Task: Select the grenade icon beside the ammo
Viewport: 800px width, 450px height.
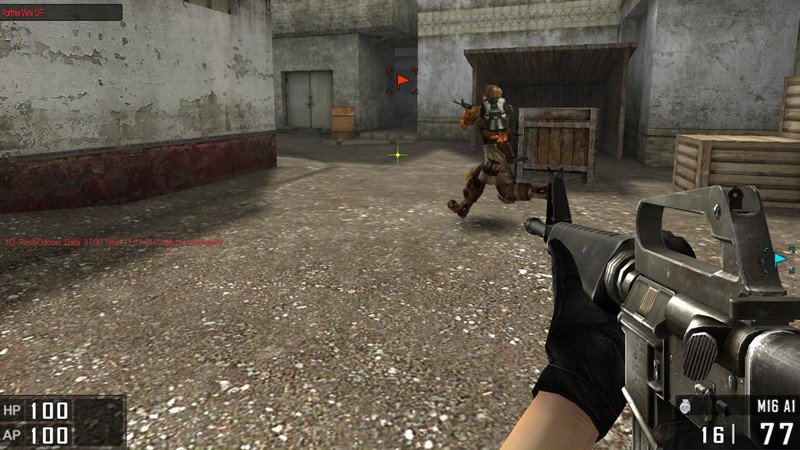Action: (x=686, y=407)
